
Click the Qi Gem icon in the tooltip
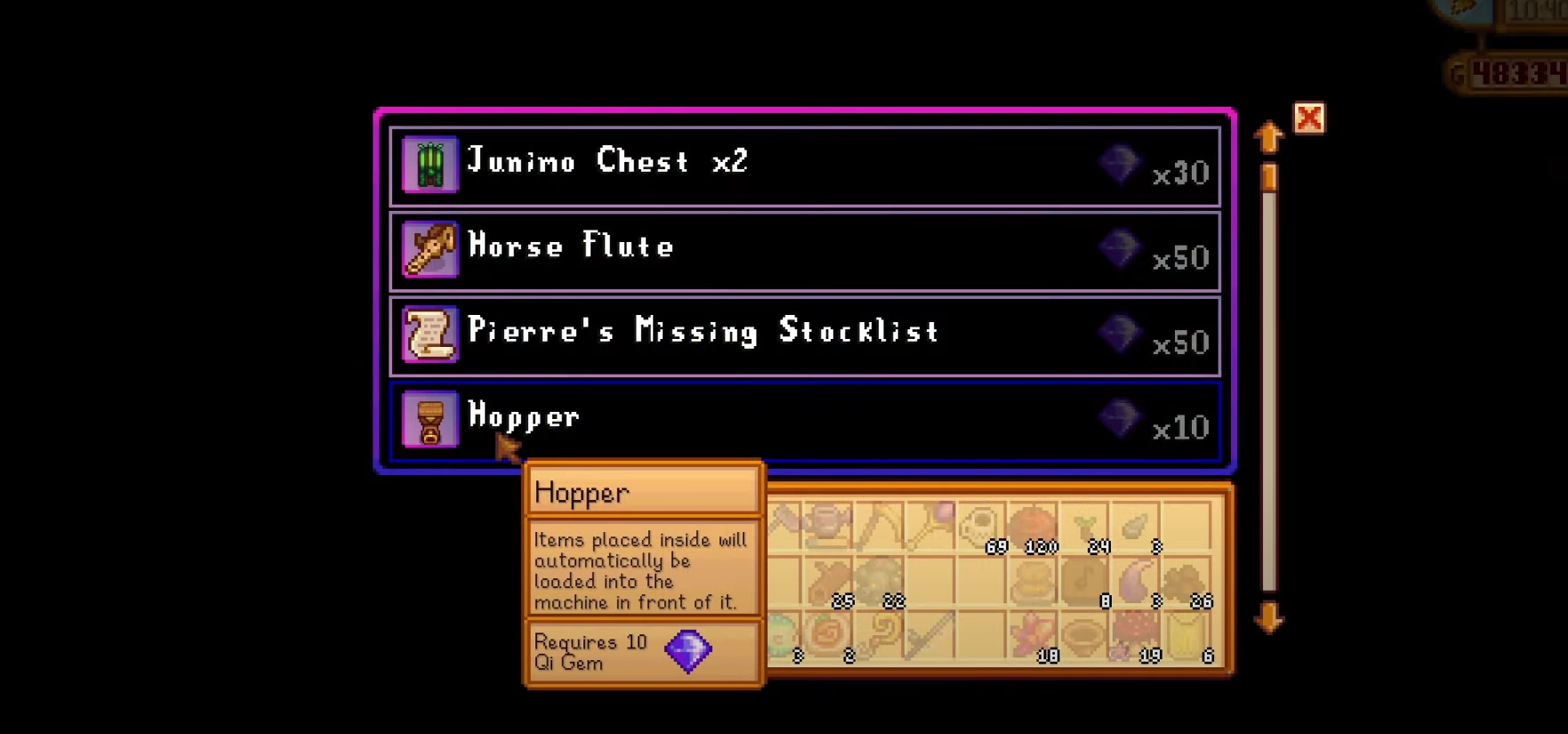click(688, 651)
